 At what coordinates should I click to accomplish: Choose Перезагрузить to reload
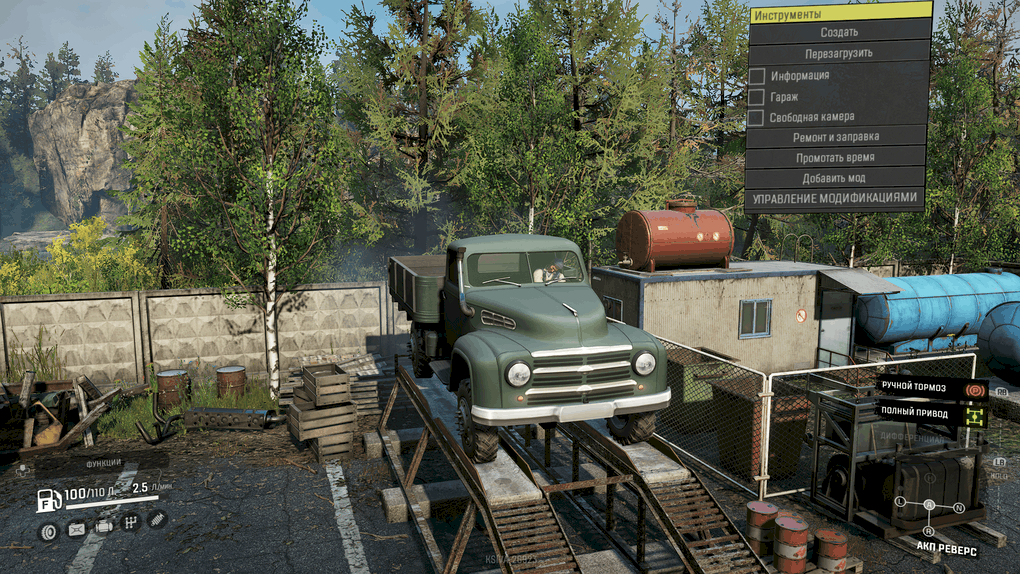pyautogui.click(x=838, y=53)
